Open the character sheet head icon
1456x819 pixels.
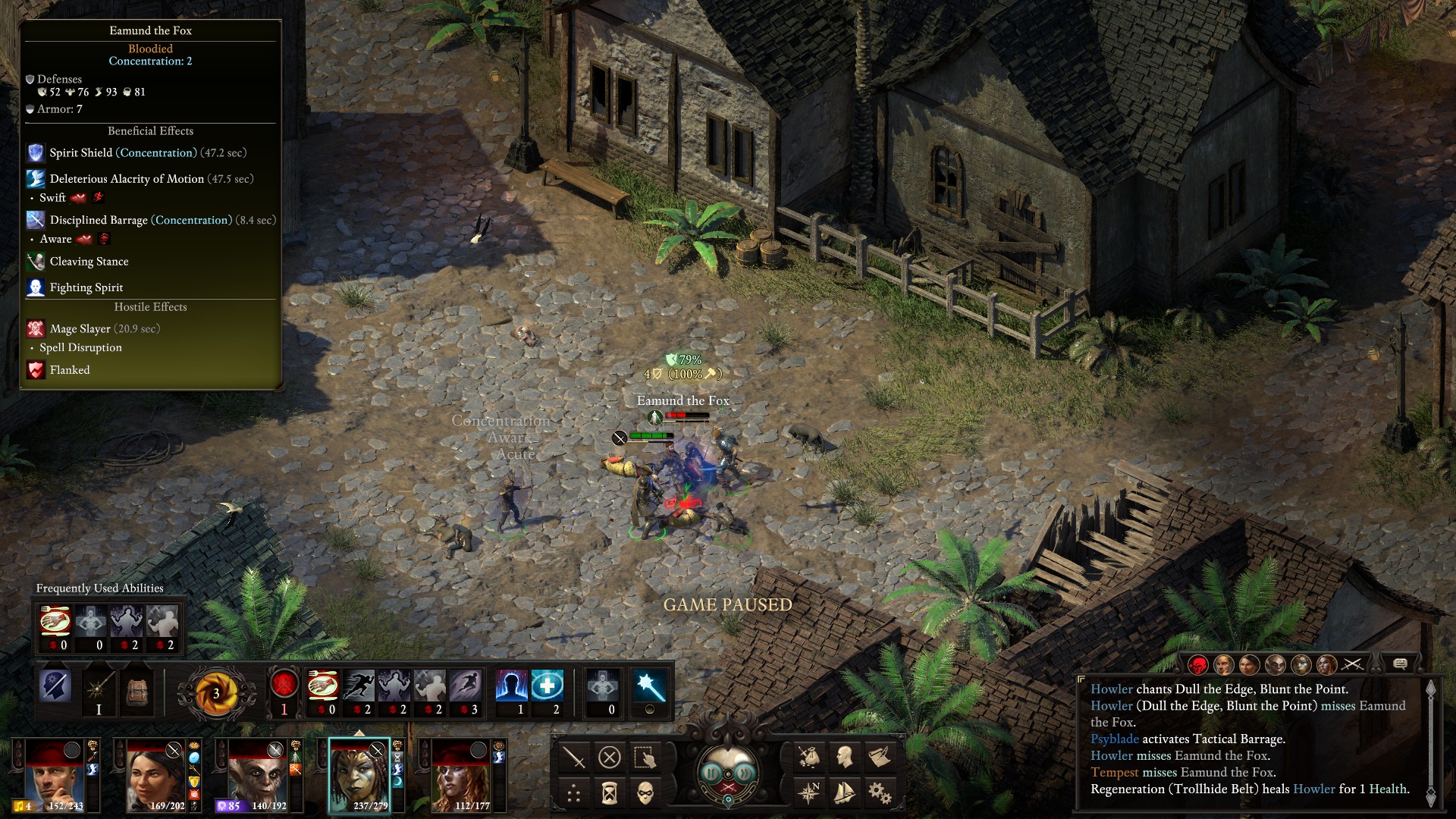pyautogui.click(x=844, y=757)
